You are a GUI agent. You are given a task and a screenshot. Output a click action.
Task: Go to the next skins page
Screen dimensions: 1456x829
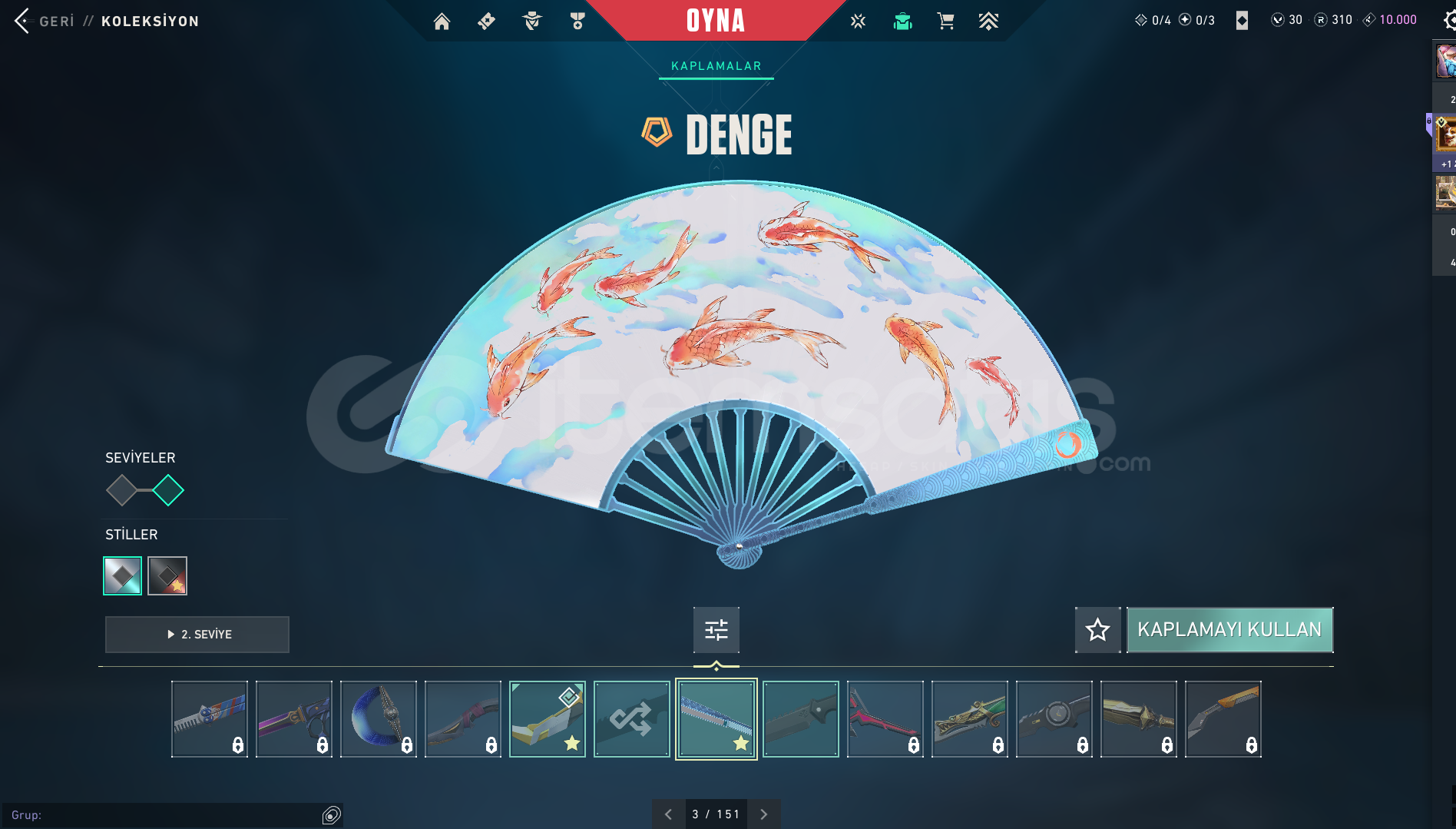coord(763,814)
